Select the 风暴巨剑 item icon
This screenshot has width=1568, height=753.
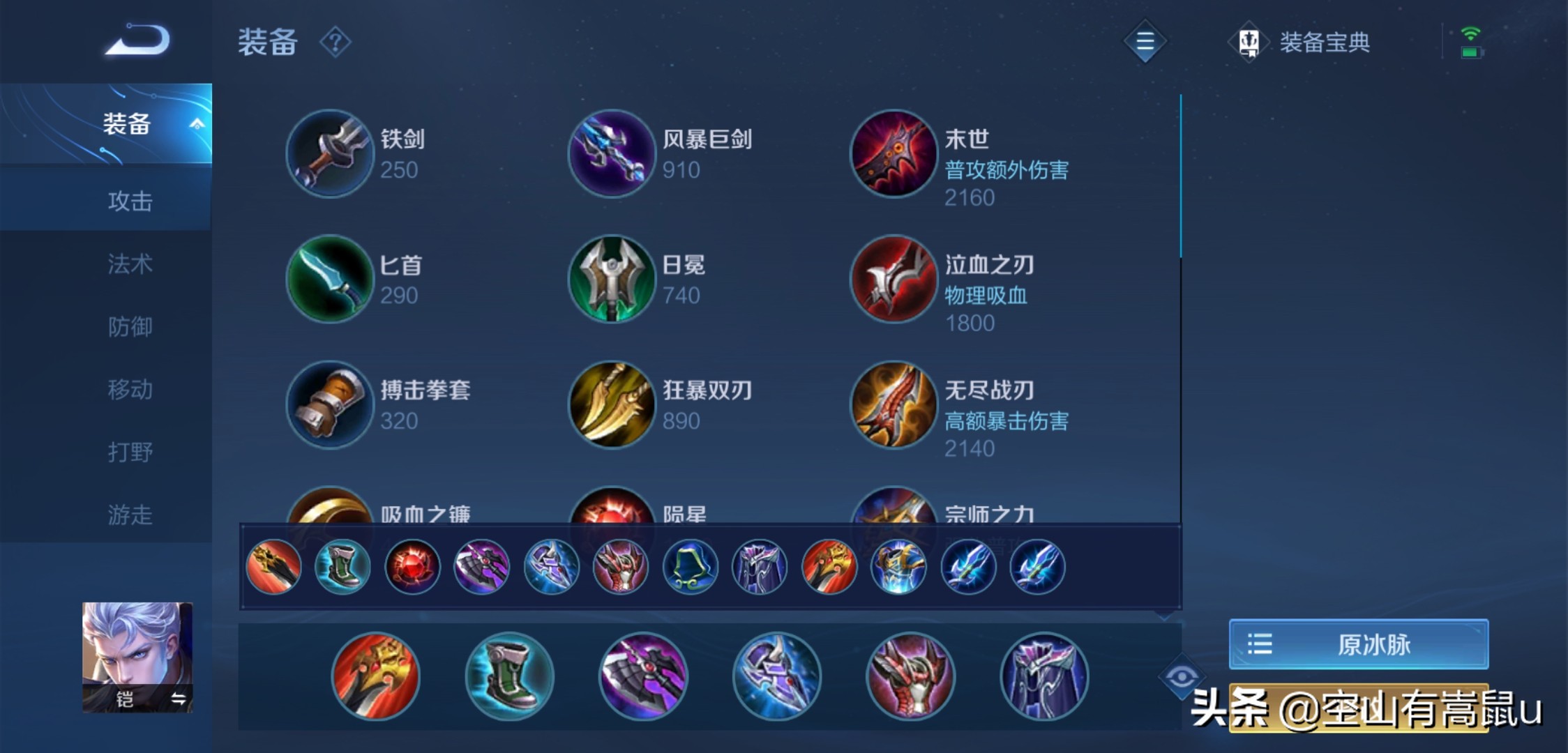point(612,153)
